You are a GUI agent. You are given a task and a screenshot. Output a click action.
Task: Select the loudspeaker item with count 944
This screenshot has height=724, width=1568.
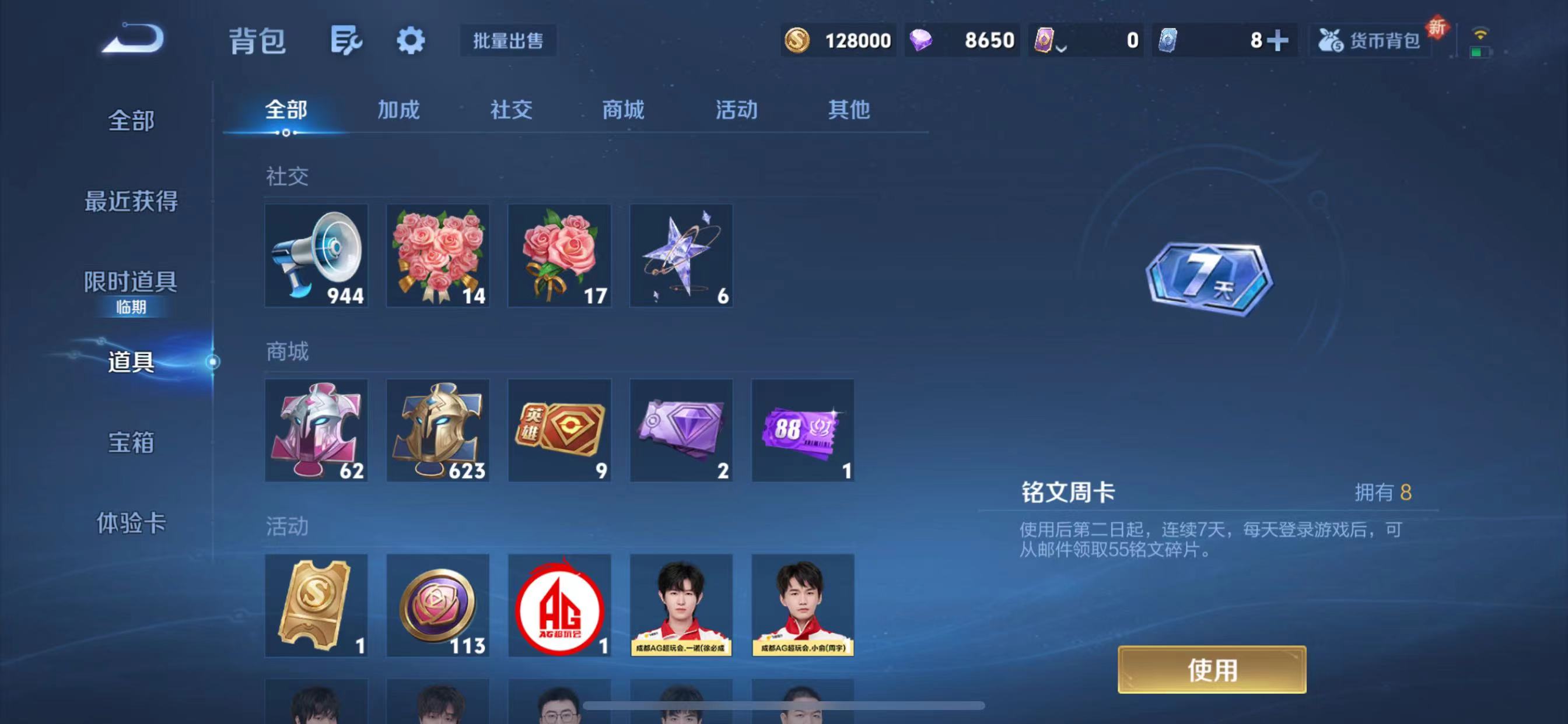coord(316,255)
